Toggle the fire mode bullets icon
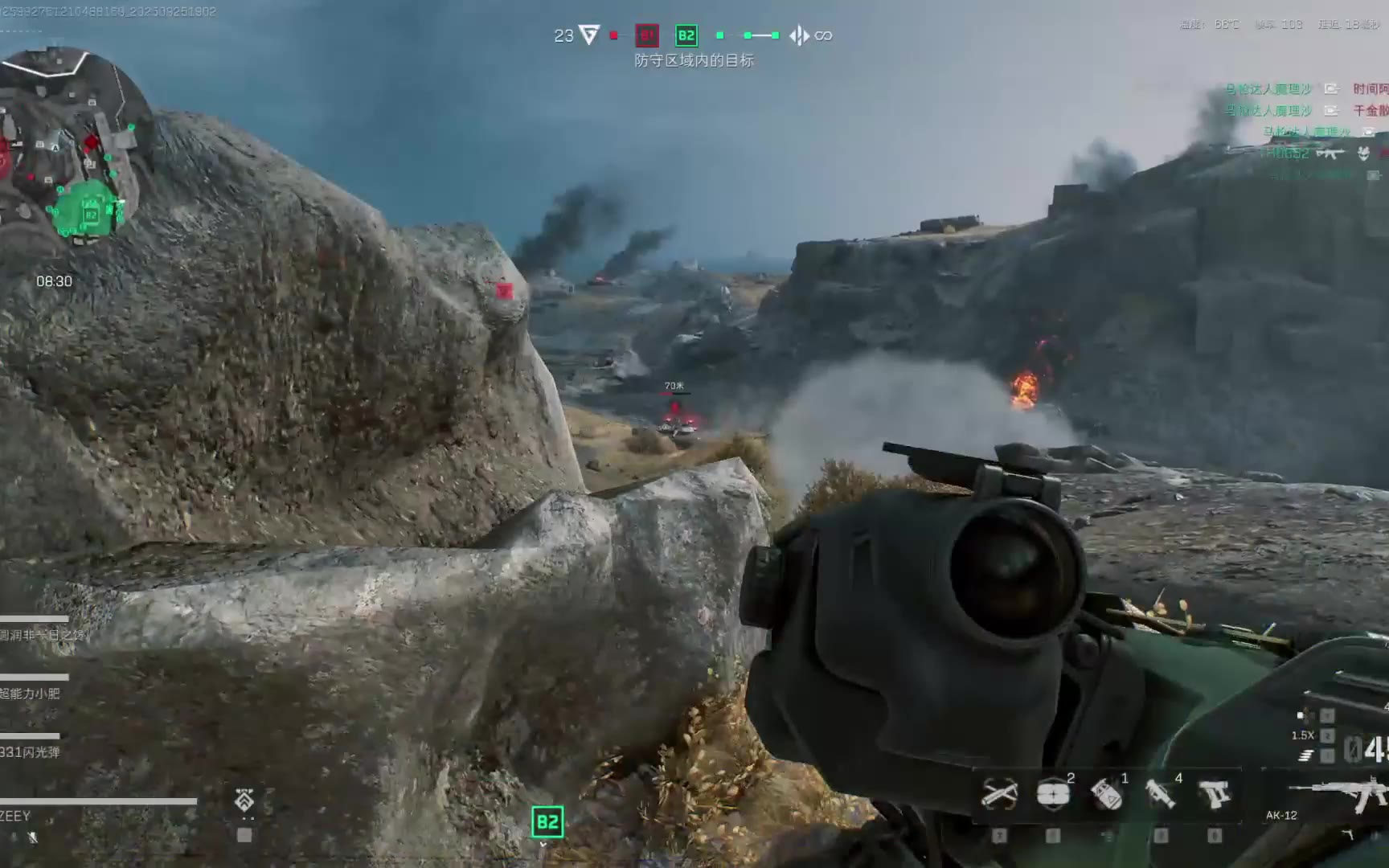 [x=1306, y=755]
